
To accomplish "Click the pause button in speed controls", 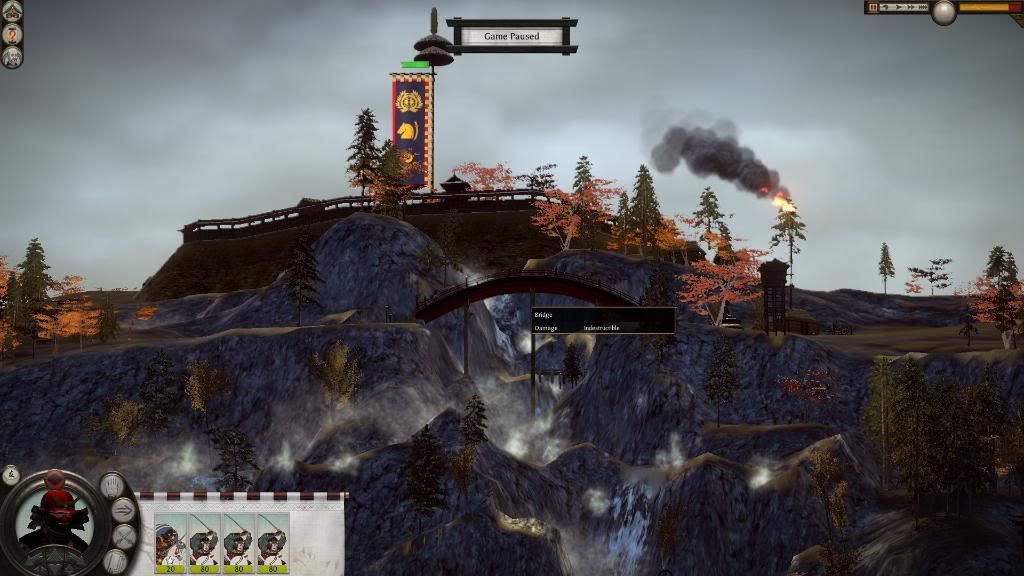I will point(872,7).
